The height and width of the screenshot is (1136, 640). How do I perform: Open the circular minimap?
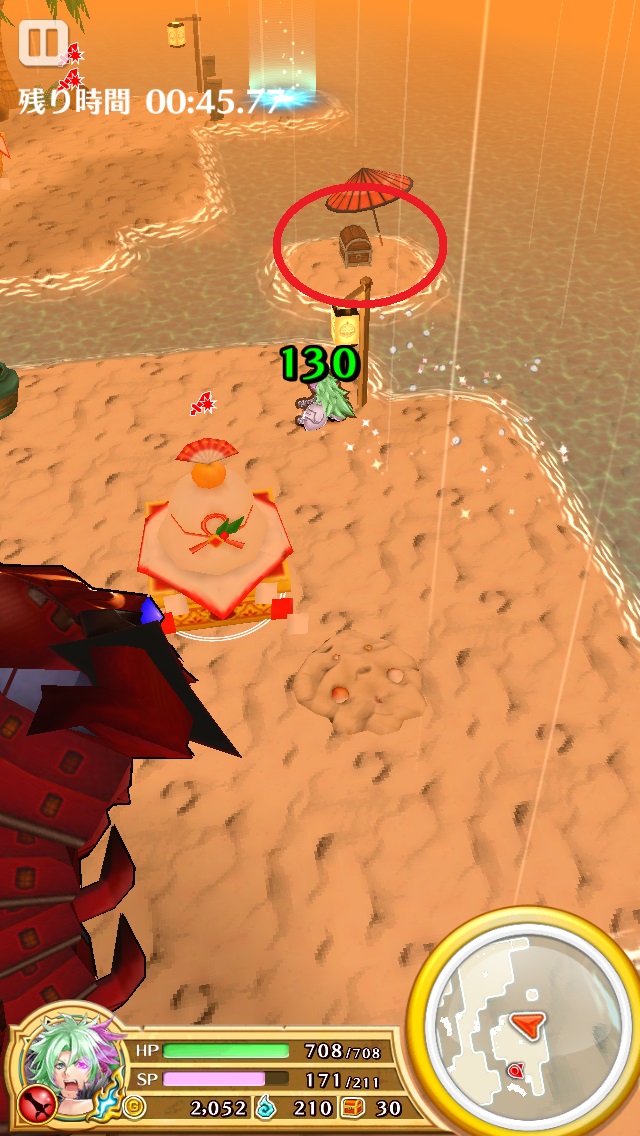click(525, 1030)
